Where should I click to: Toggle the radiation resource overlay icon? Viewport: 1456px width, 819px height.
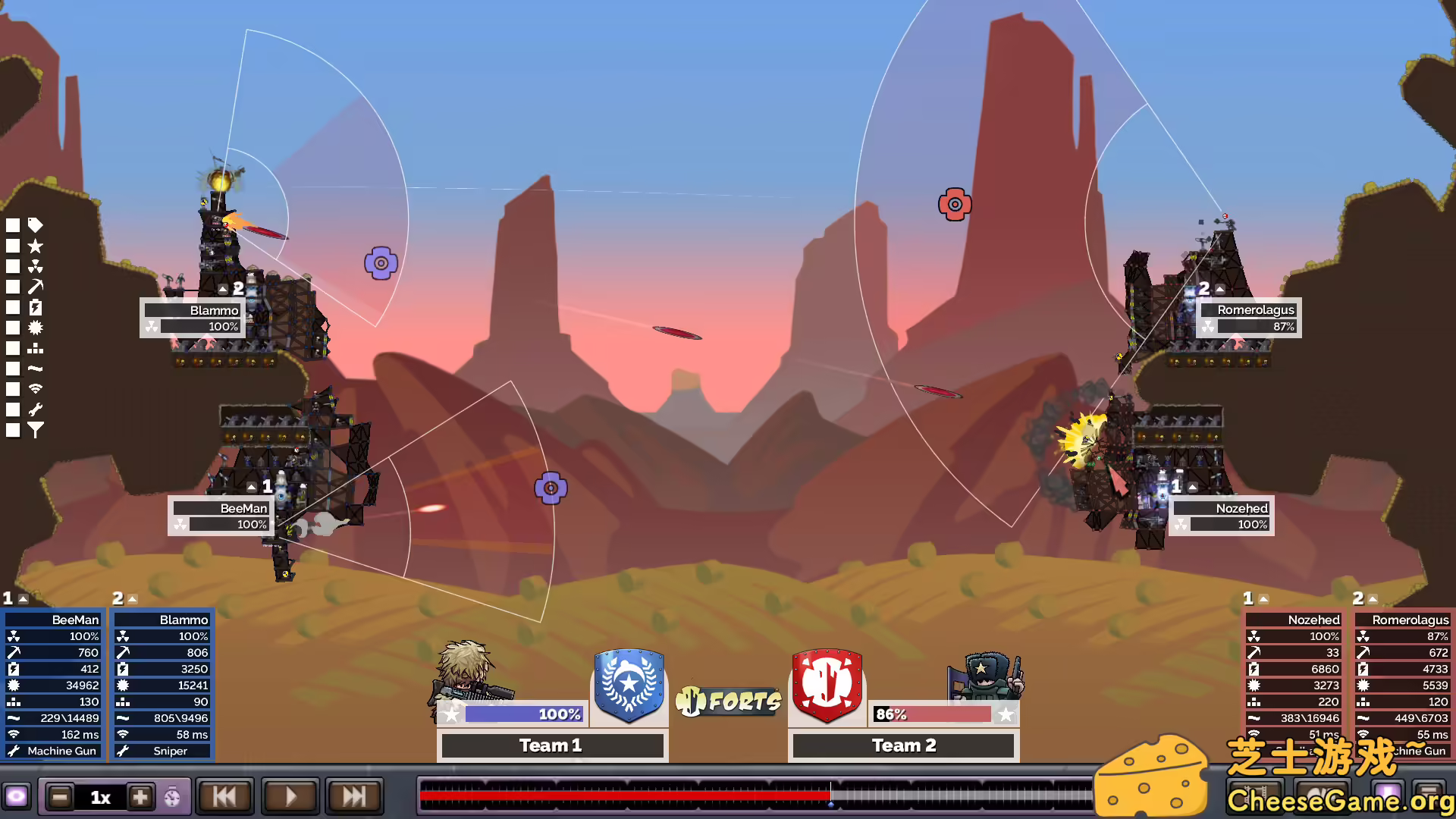(x=36, y=266)
